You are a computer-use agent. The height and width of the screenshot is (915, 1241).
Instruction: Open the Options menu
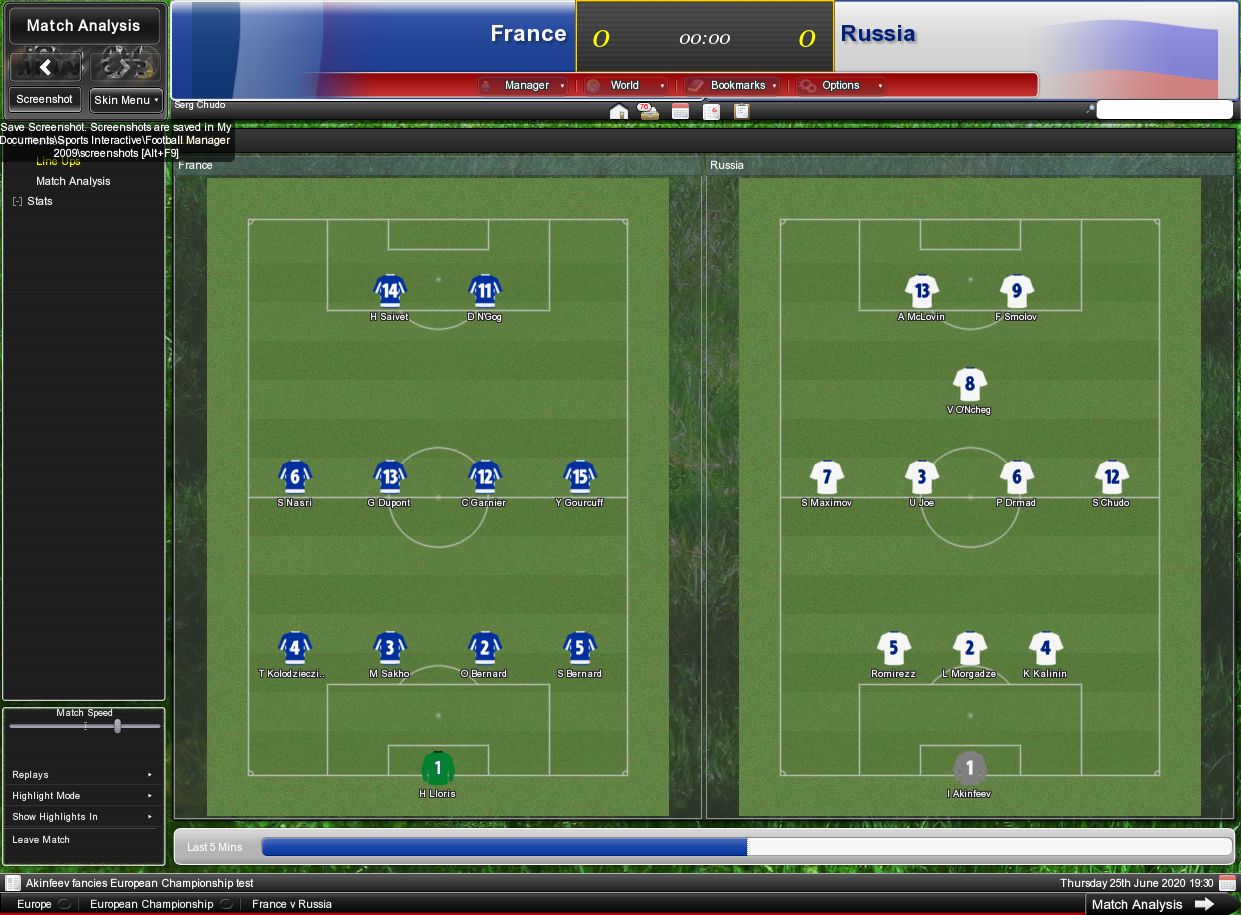[x=841, y=86]
